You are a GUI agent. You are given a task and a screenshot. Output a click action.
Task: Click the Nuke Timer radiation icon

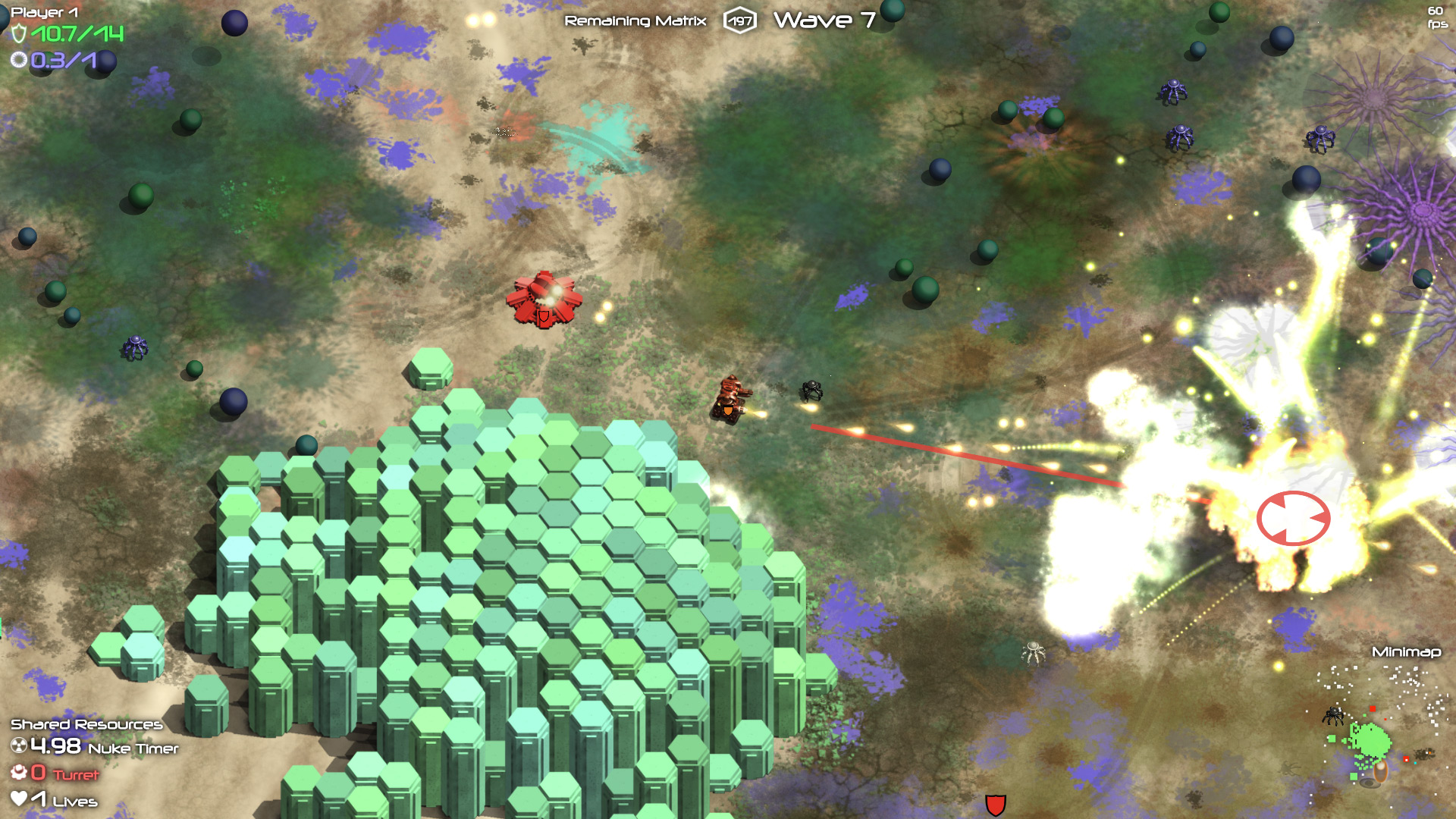pyautogui.click(x=19, y=746)
